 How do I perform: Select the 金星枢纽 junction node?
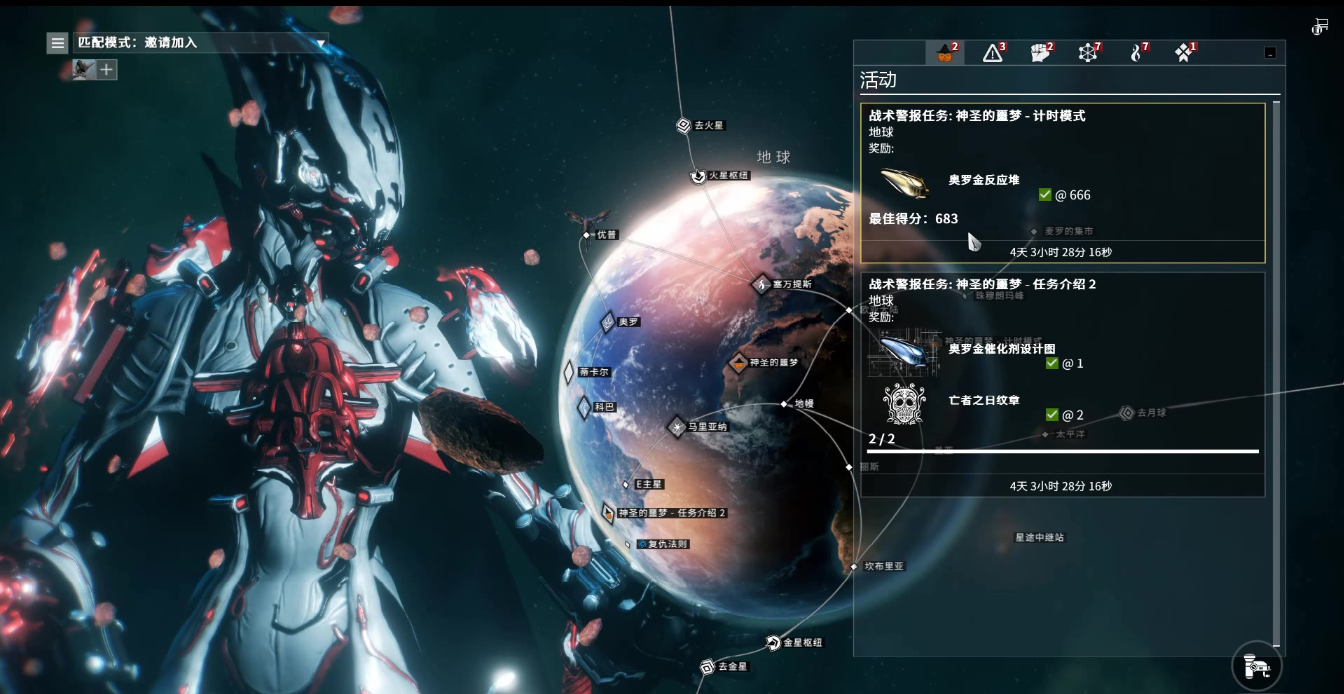[773, 642]
